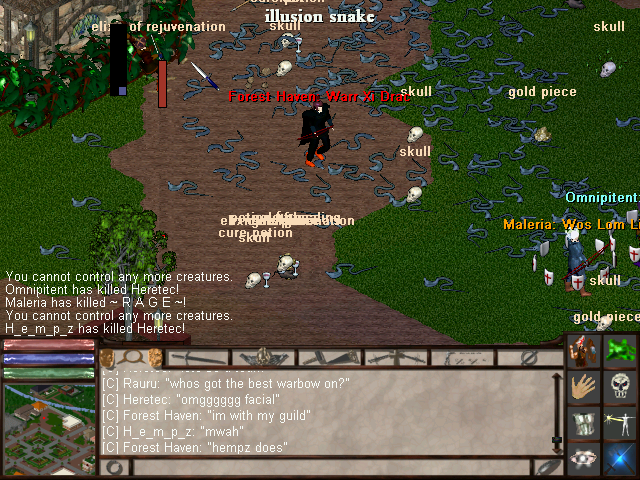The width and height of the screenshot is (640, 480).
Task: Click the masks and lasso toolbar button
Action: click(131, 357)
